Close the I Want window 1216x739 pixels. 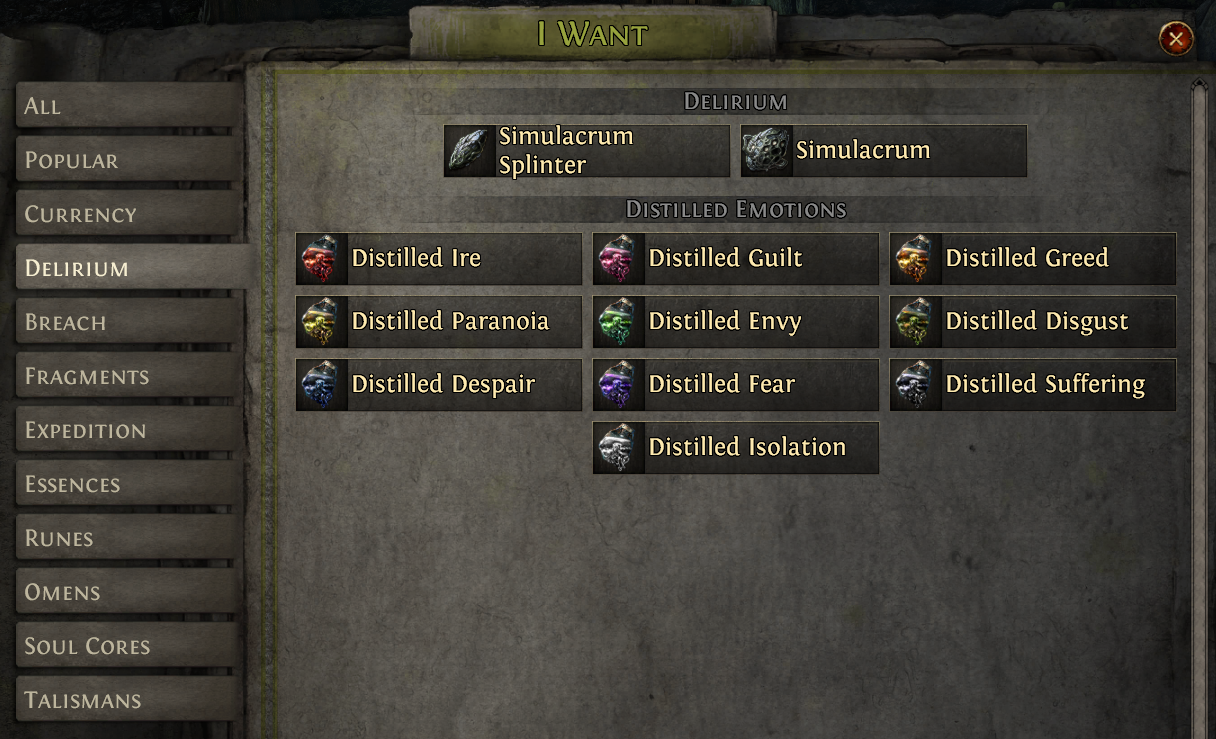[x=1176, y=39]
